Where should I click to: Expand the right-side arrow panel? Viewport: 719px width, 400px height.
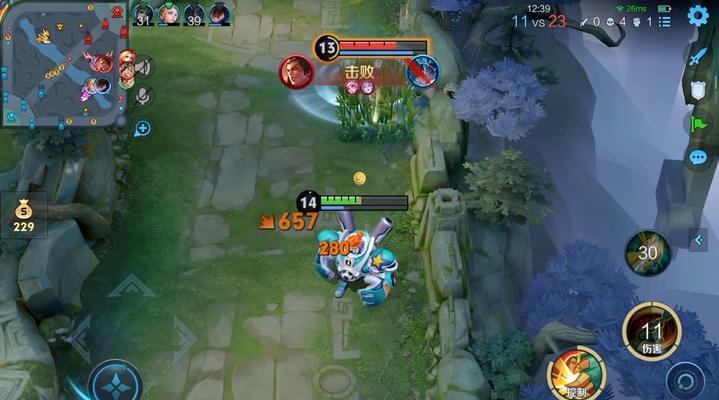(698, 240)
